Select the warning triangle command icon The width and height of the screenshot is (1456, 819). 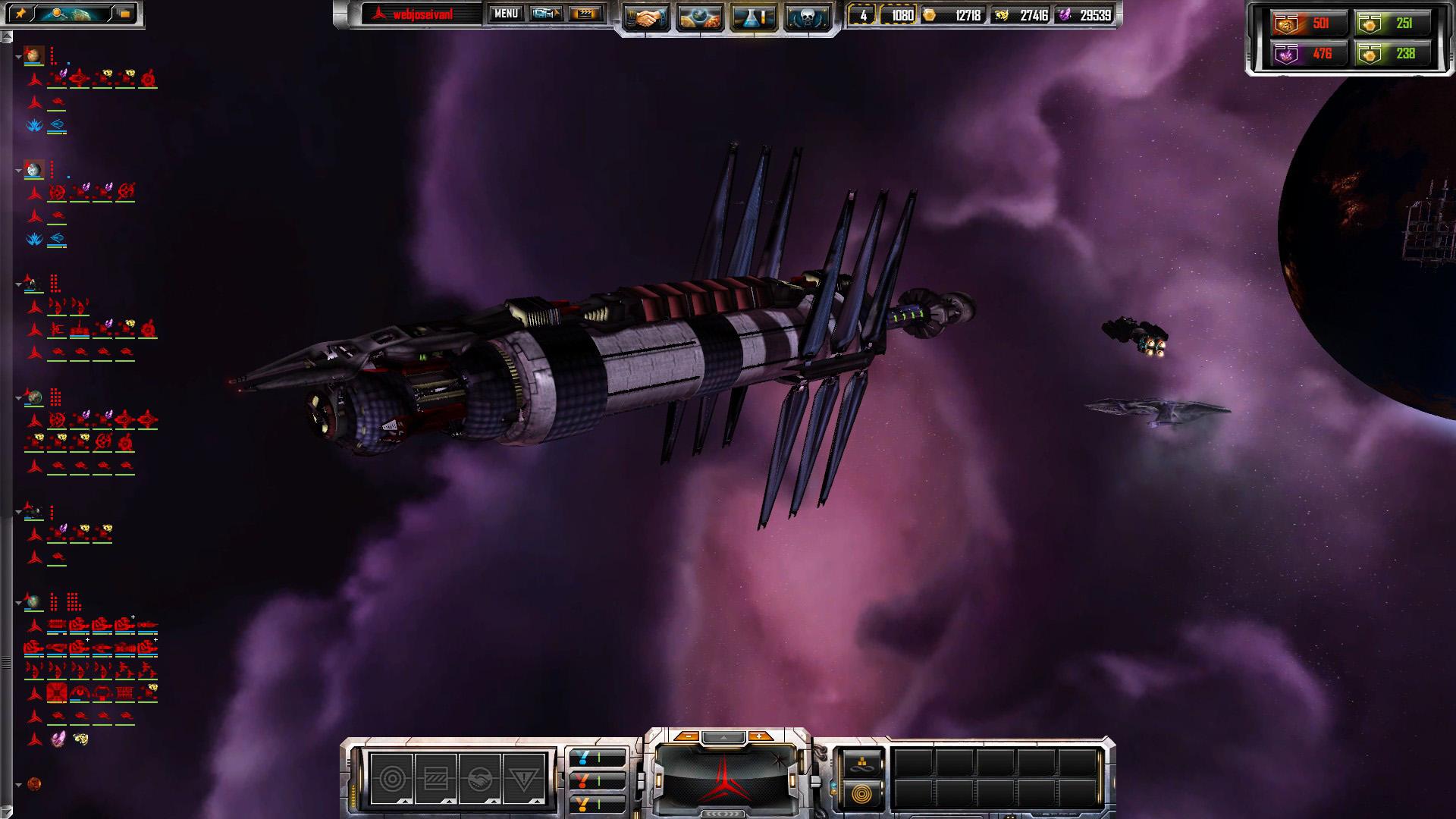[524, 779]
